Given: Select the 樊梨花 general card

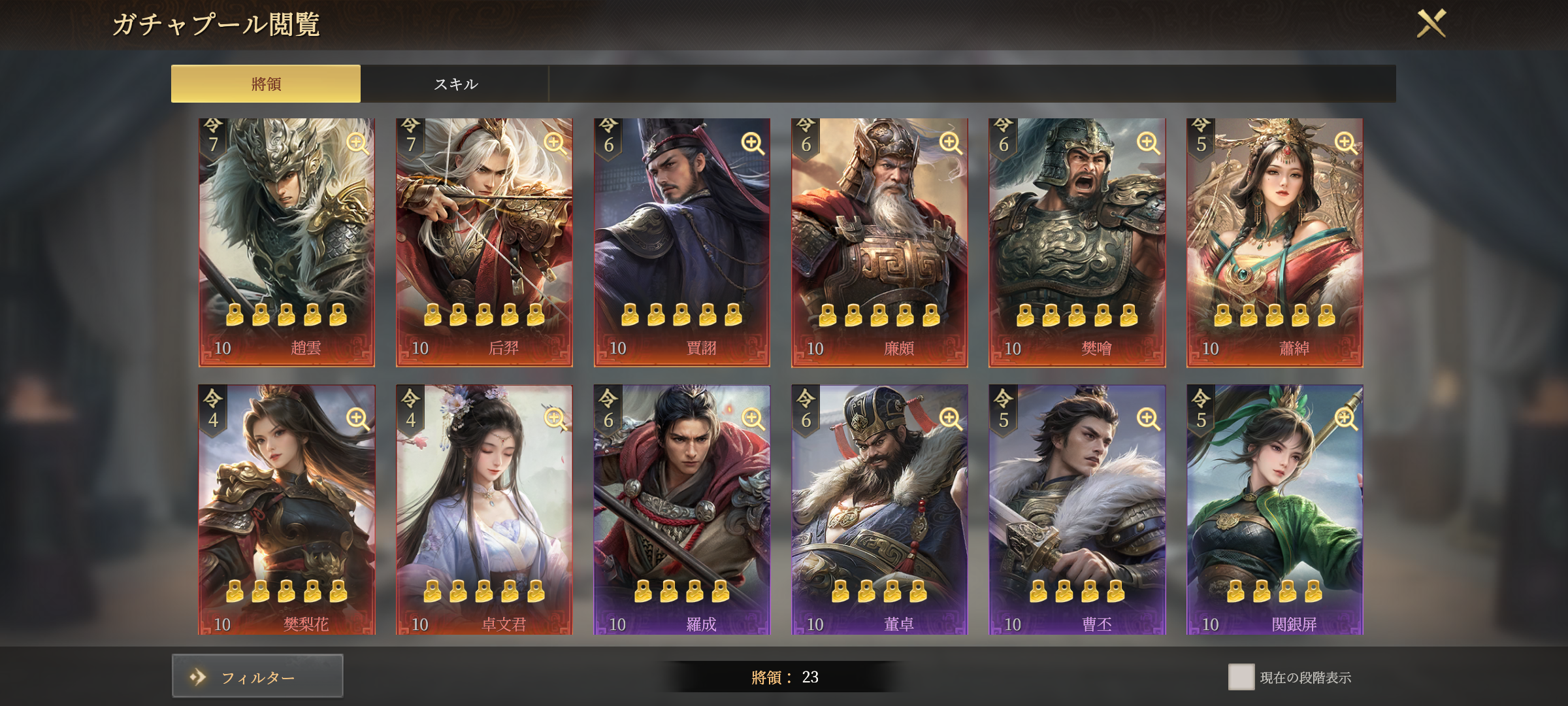Looking at the screenshot, I should pos(287,510).
